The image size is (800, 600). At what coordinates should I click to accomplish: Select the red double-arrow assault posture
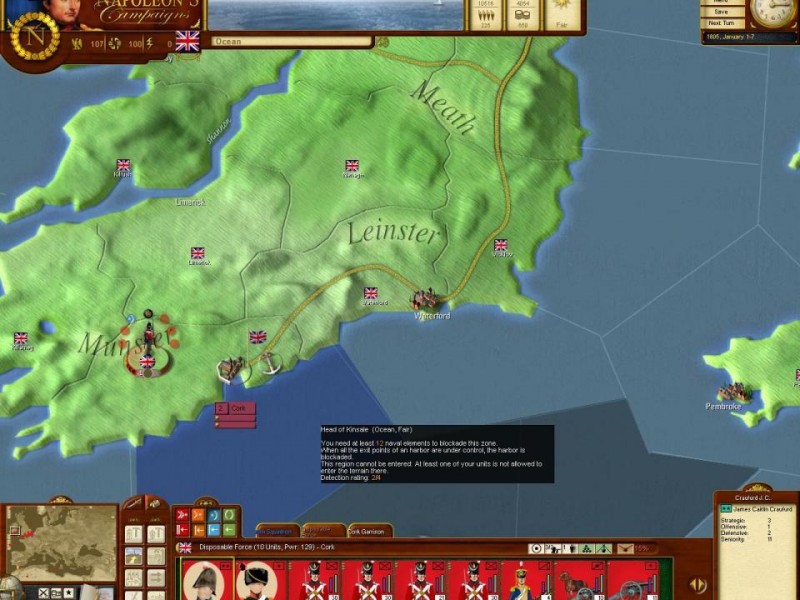183,514
